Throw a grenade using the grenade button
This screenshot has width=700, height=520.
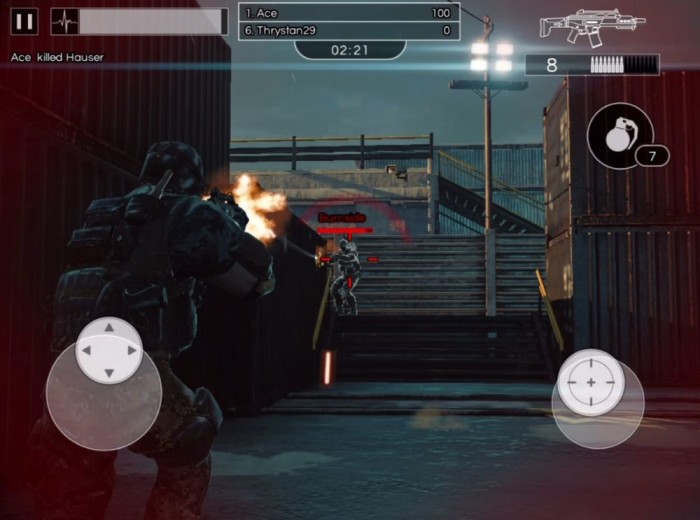[620, 136]
